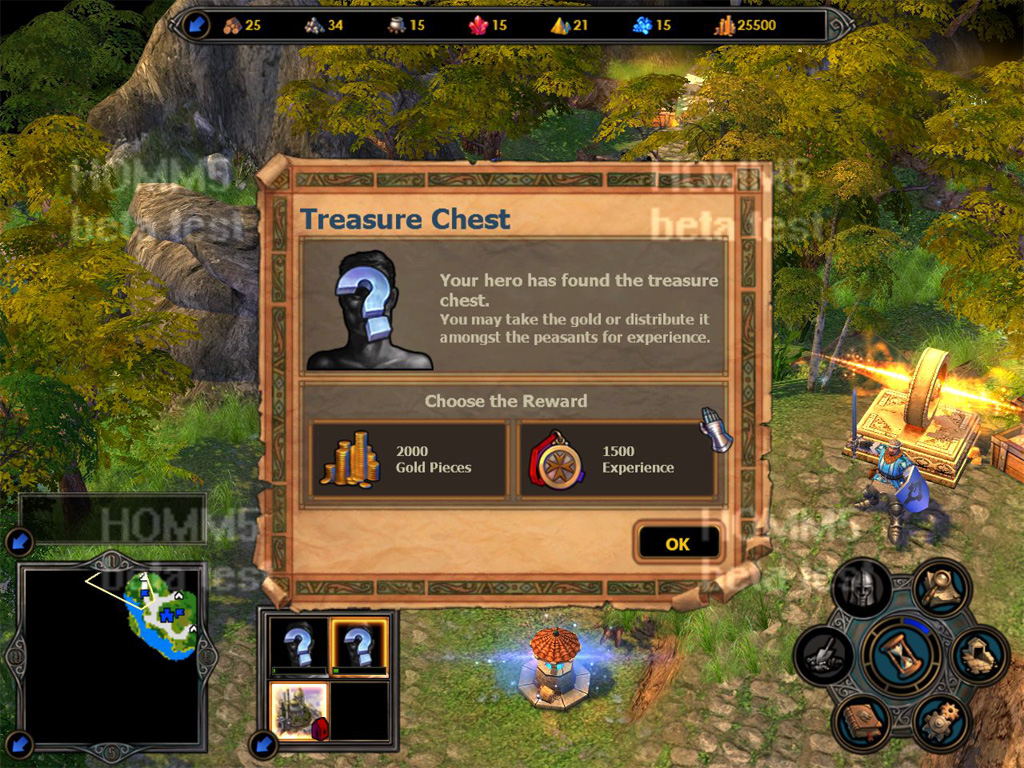1024x768 pixels.
Task: Choose the 2000 Gold Pieces reward
Action: tap(409, 460)
